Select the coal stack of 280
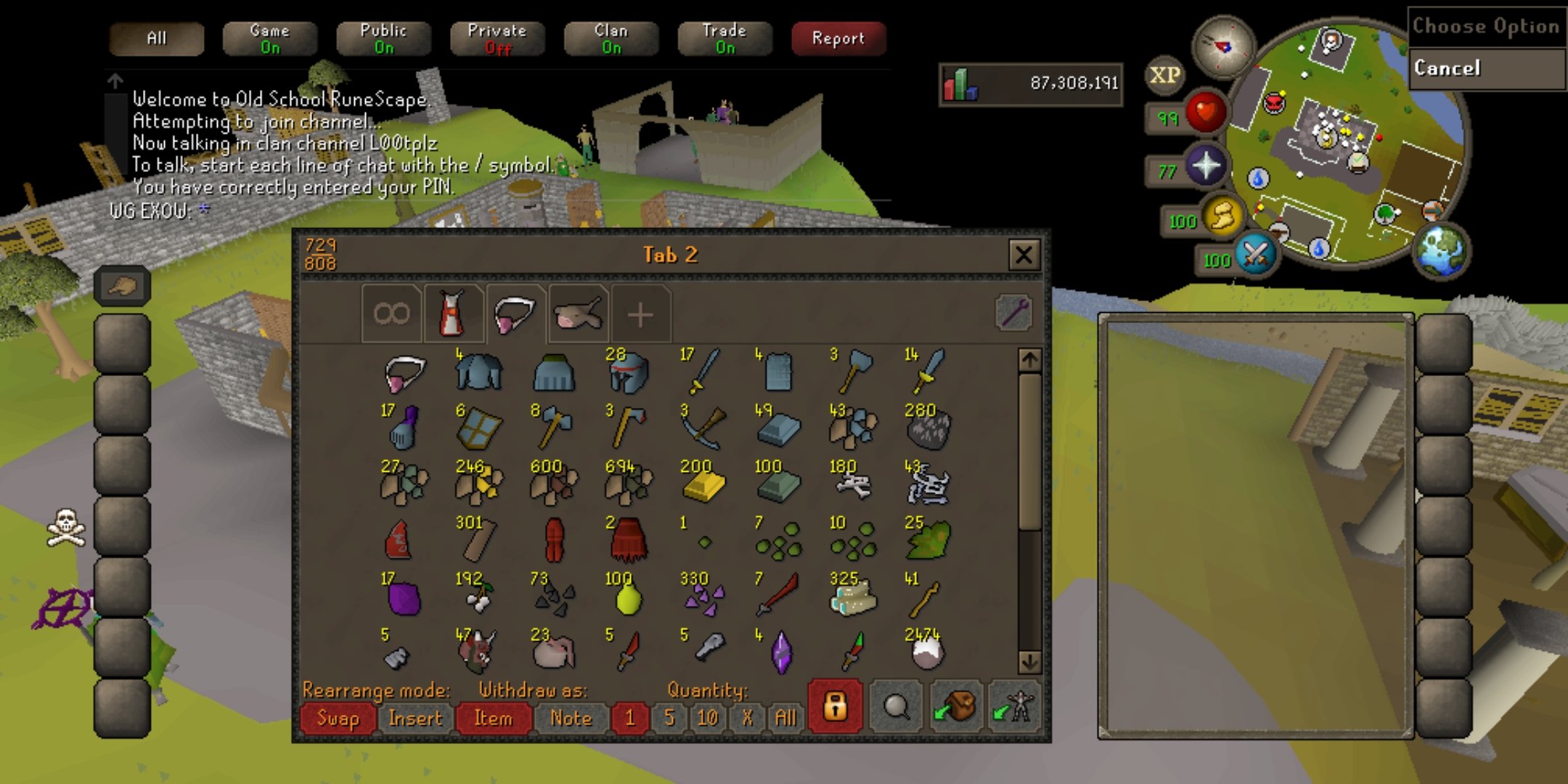 tap(928, 428)
